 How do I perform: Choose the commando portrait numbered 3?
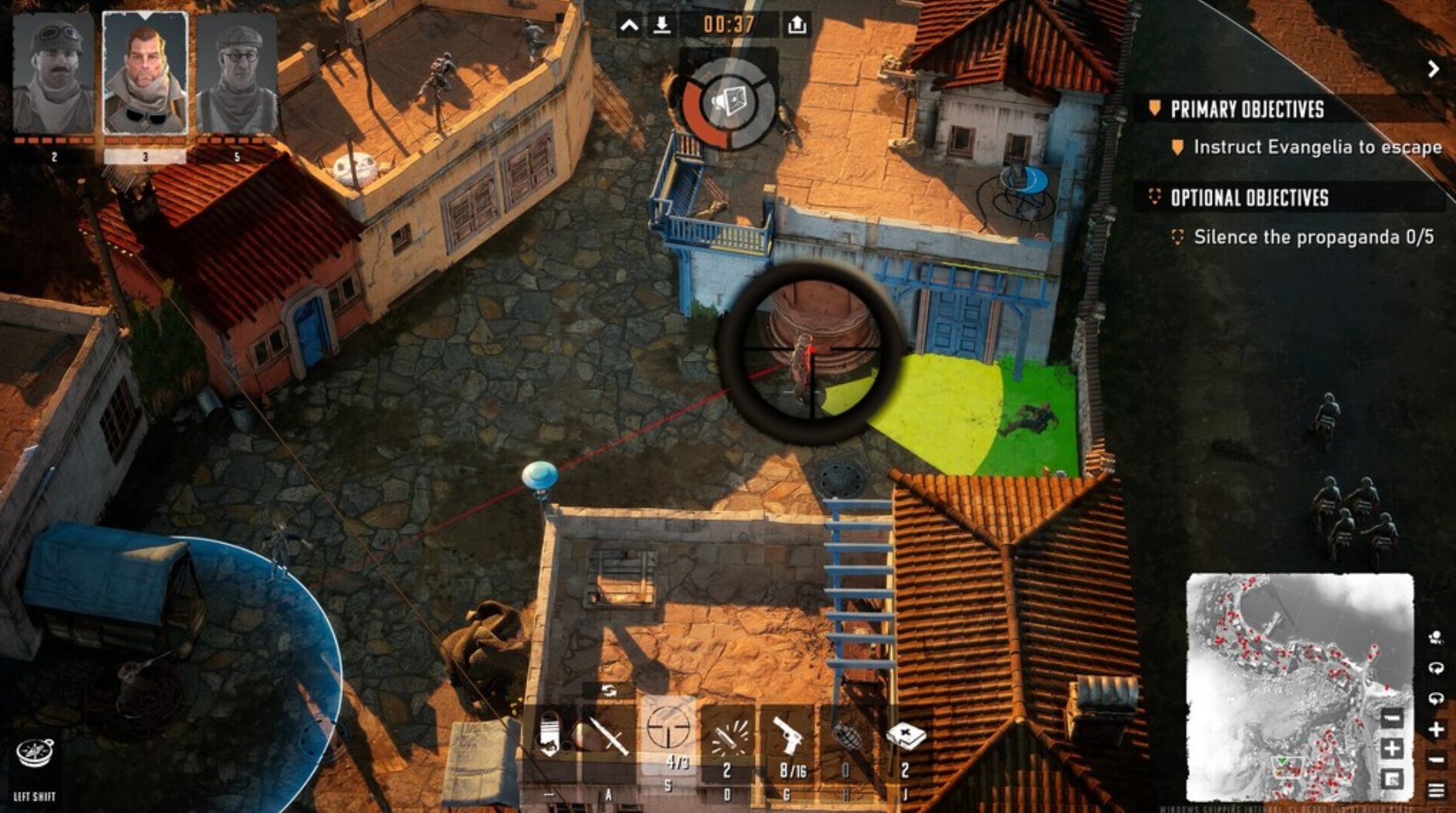(x=146, y=75)
